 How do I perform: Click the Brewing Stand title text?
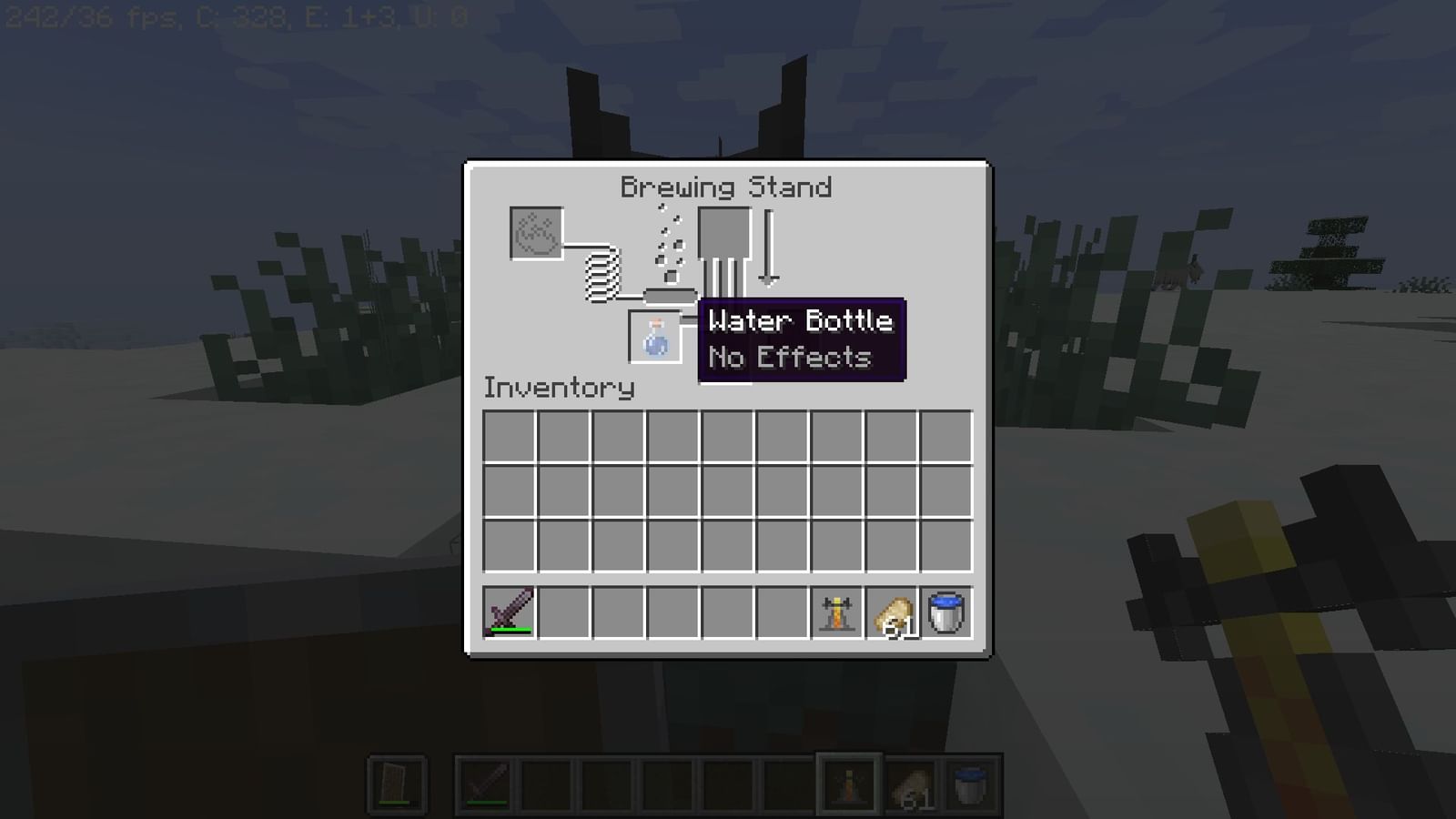[x=726, y=187]
